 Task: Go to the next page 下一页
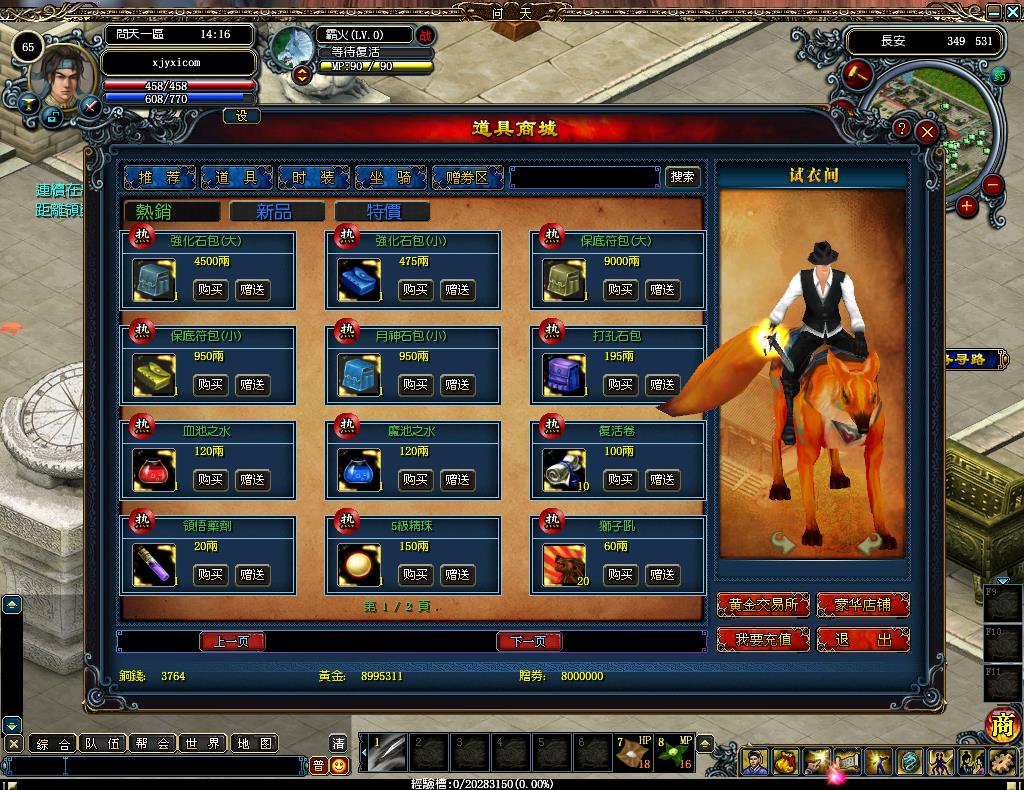529,641
